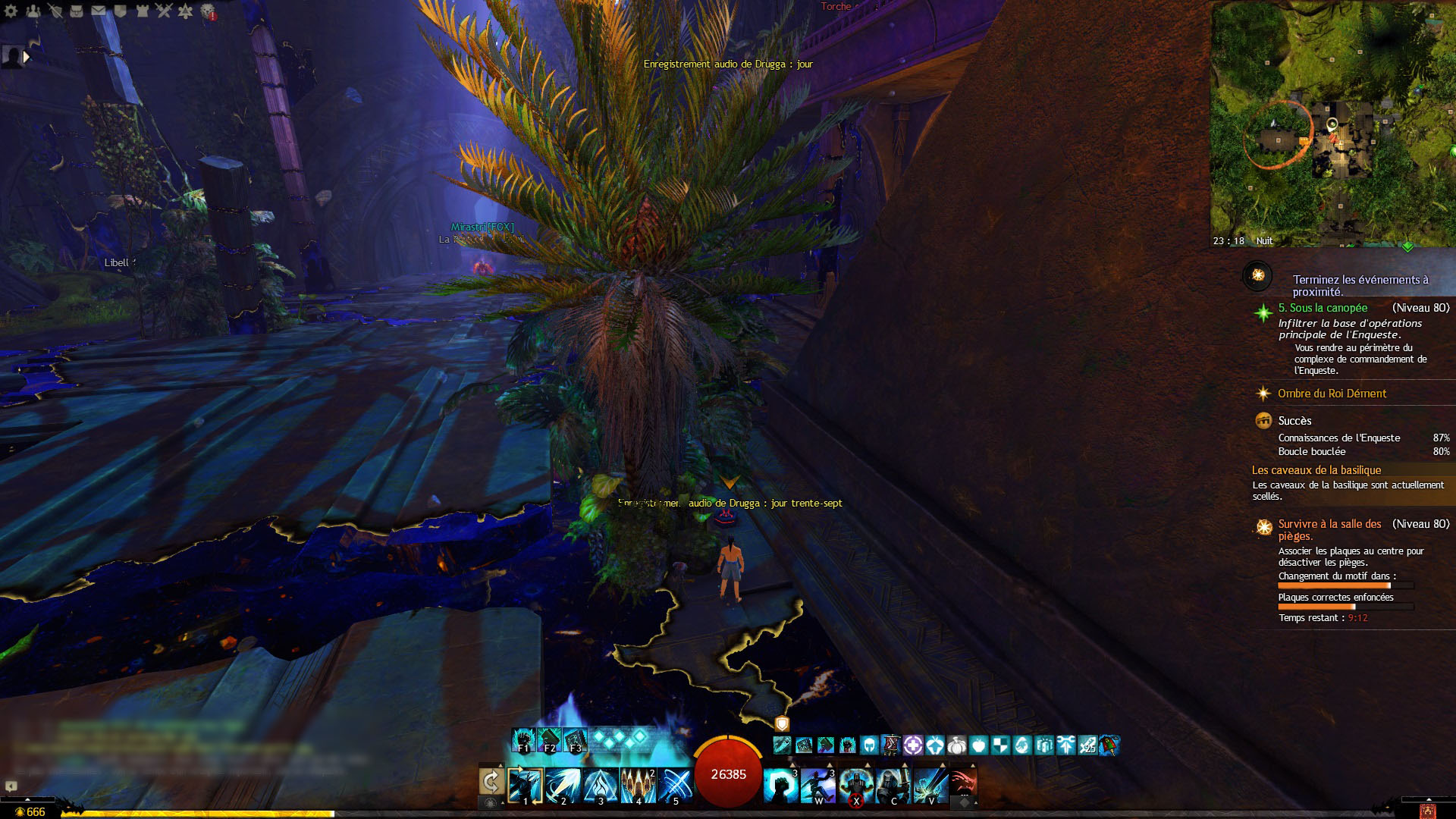This screenshot has height=819, width=1456.
Task: Open the Succès achievements tracker header
Action: [1294, 421]
